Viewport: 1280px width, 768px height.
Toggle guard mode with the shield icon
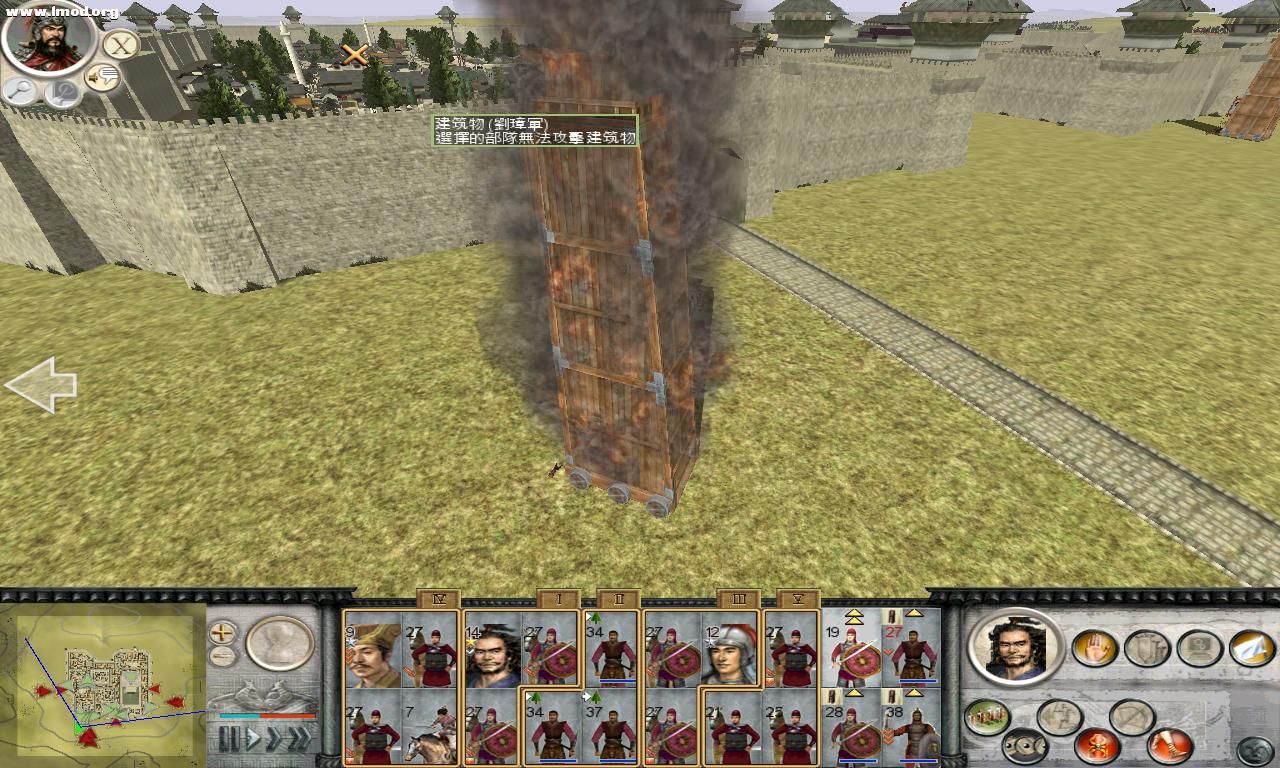[x=1145, y=648]
